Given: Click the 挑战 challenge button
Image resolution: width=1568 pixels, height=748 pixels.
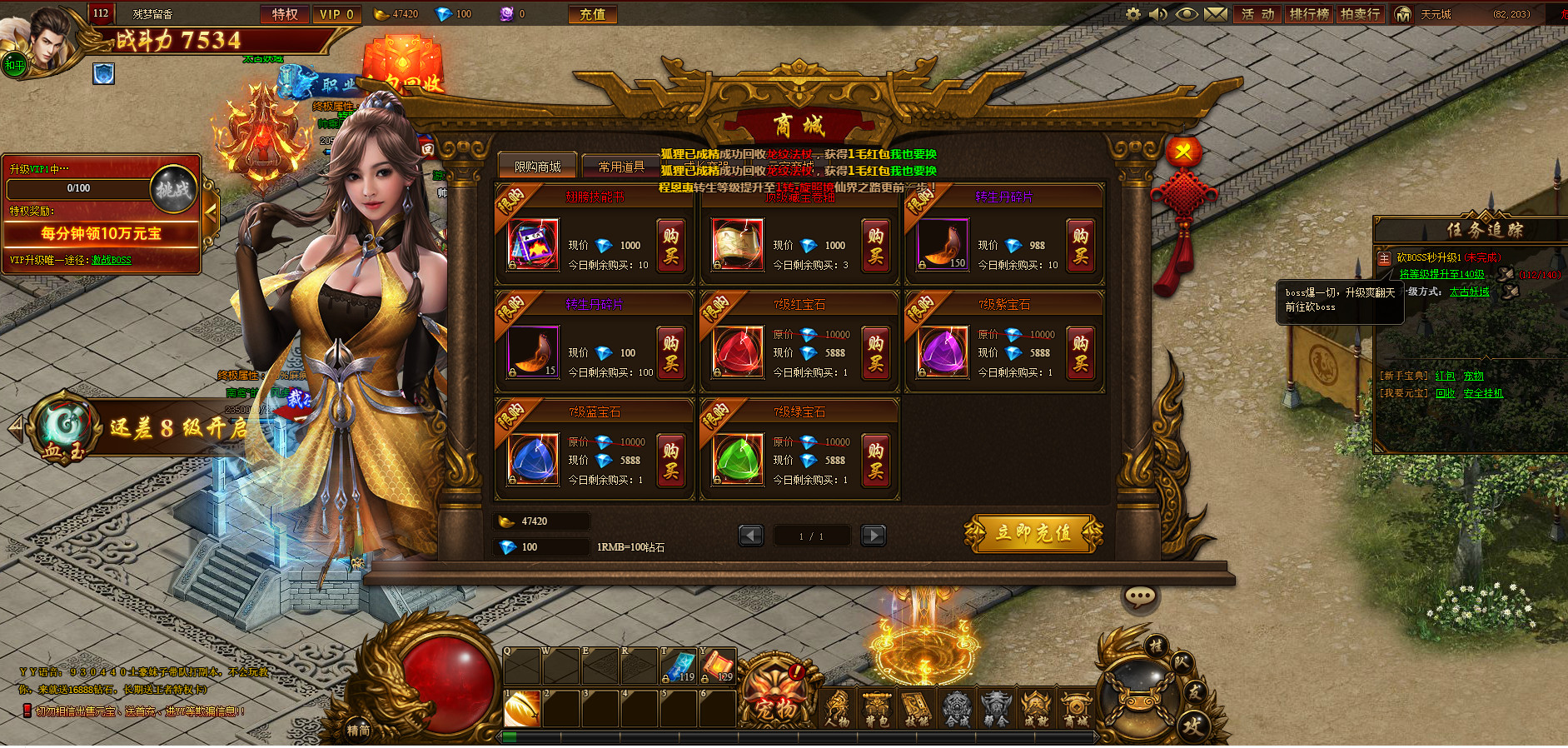Looking at the screenshot, I should point(173,189).
